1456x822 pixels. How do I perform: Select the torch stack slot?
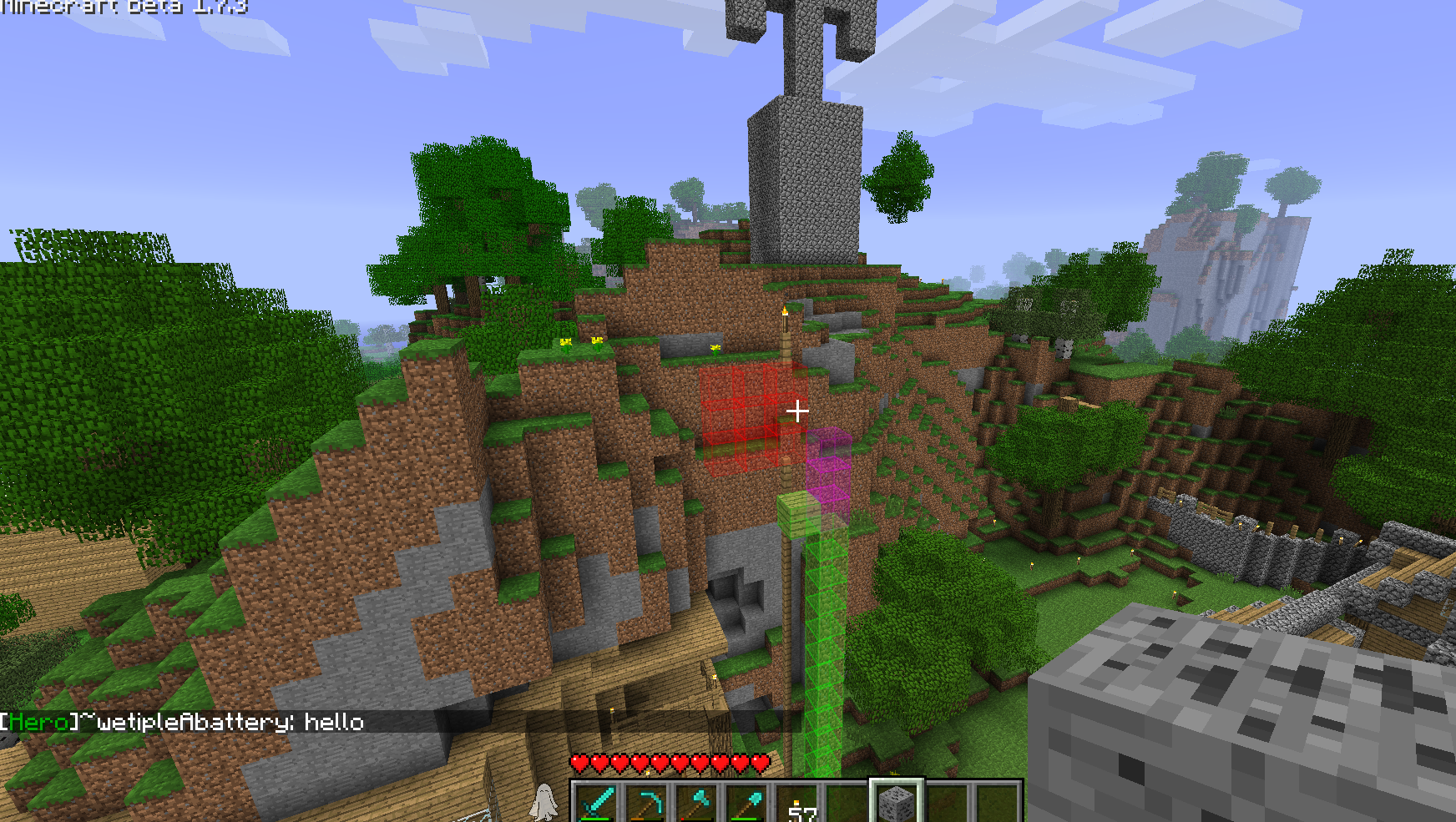797,804
